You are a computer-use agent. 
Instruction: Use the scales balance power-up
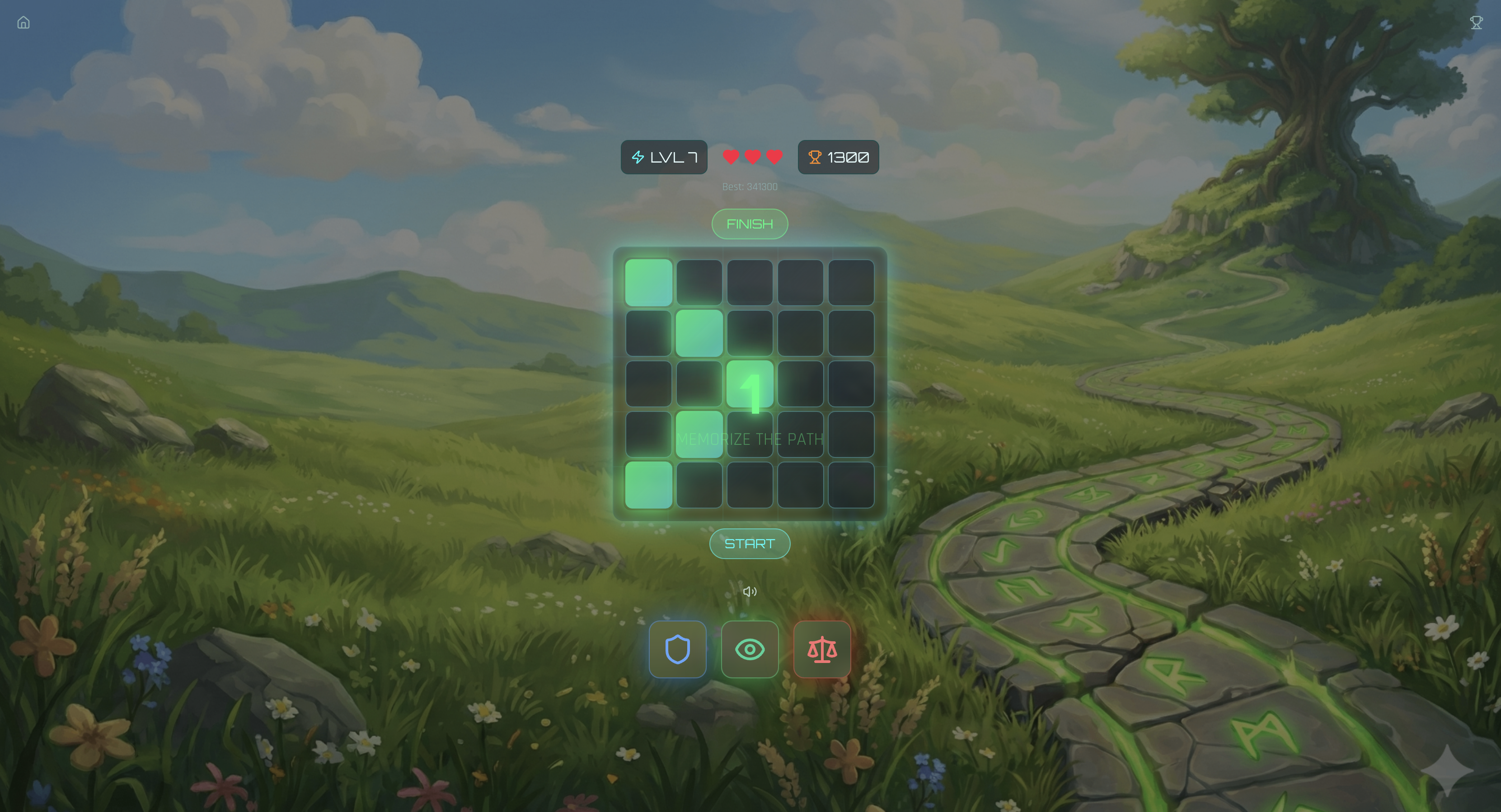(x=822, y=650)
